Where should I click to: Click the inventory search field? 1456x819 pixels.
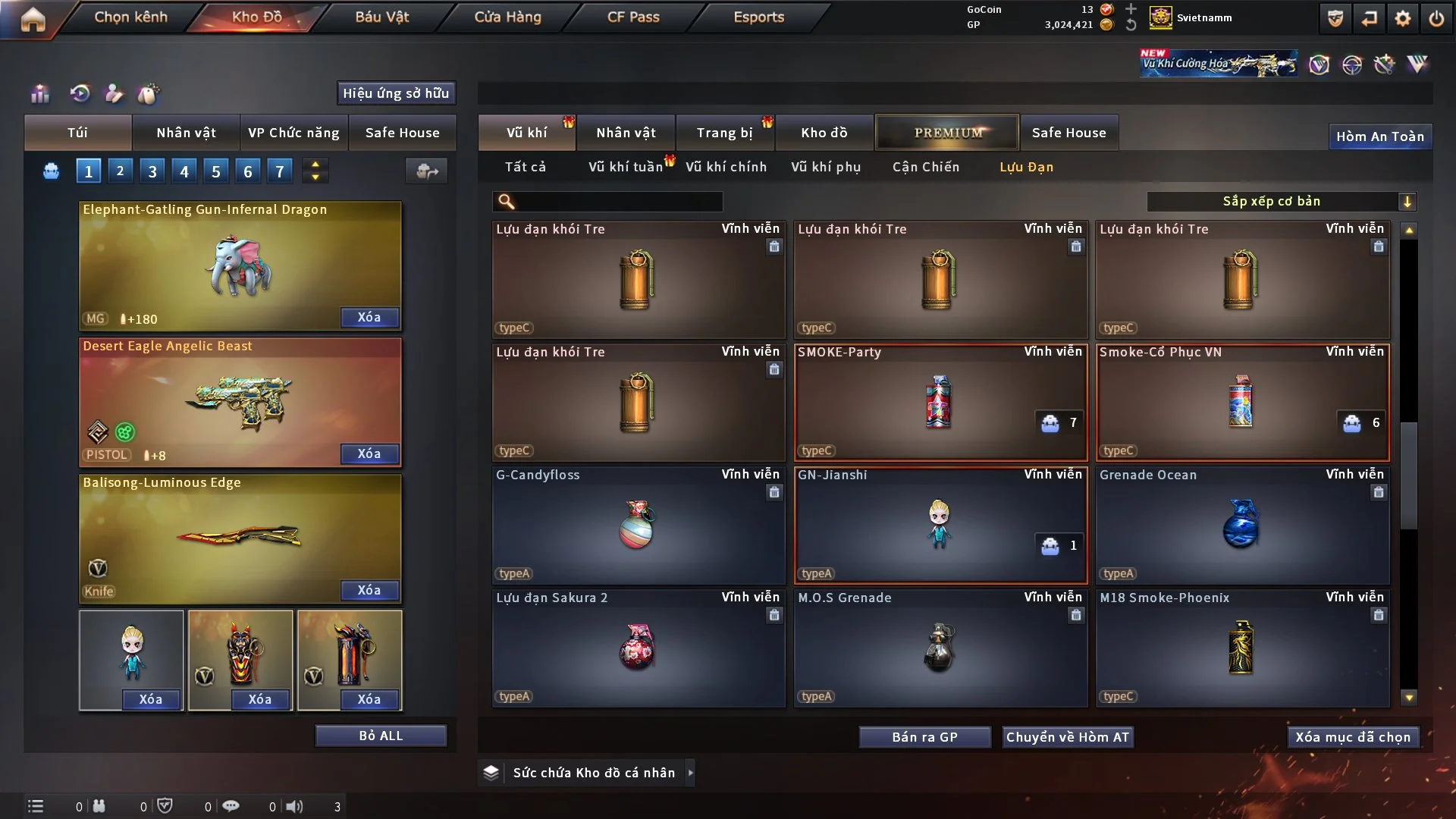[x=618, y=201]
